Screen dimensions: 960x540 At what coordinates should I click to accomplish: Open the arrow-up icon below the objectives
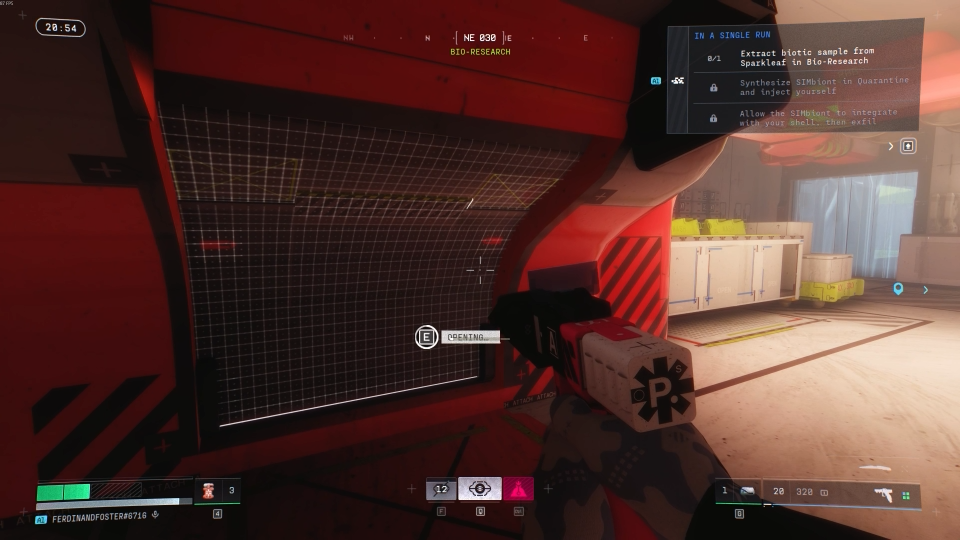[908, 146]
